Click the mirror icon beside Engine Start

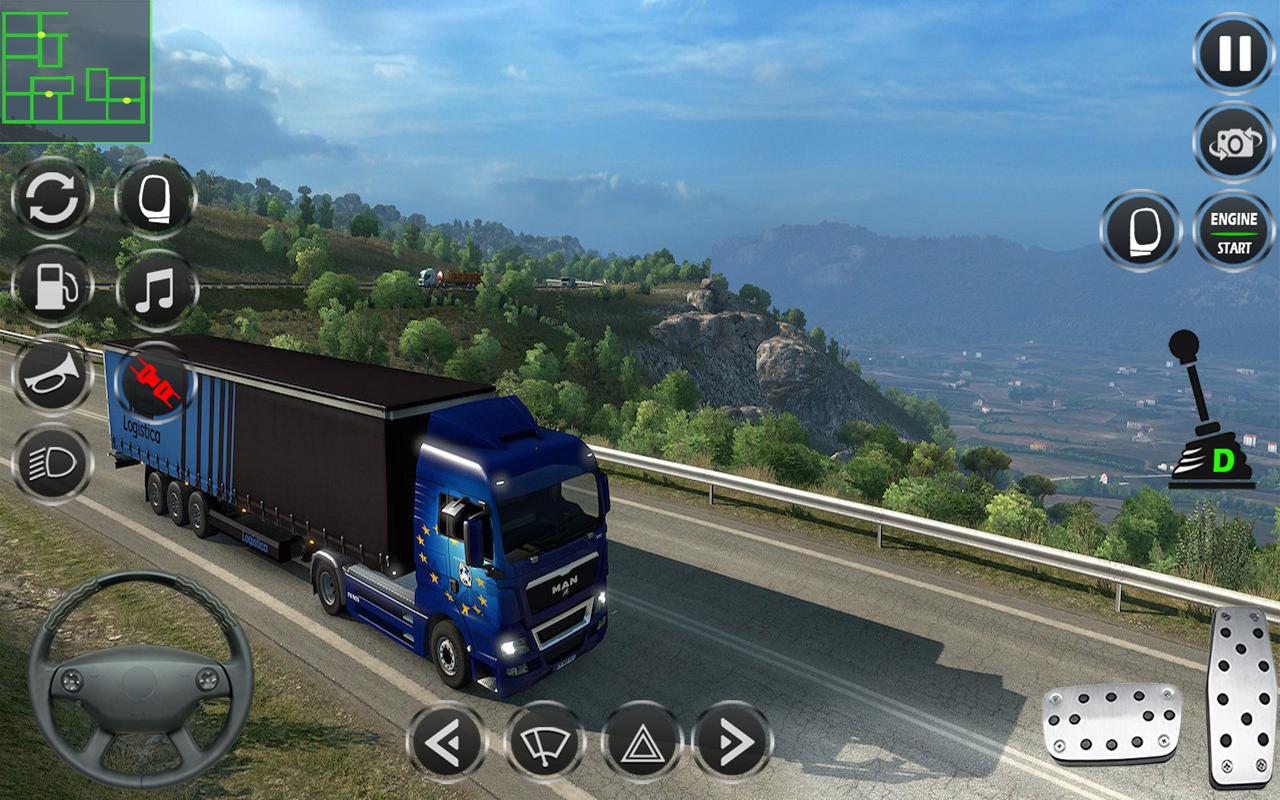coord(1141,232)
